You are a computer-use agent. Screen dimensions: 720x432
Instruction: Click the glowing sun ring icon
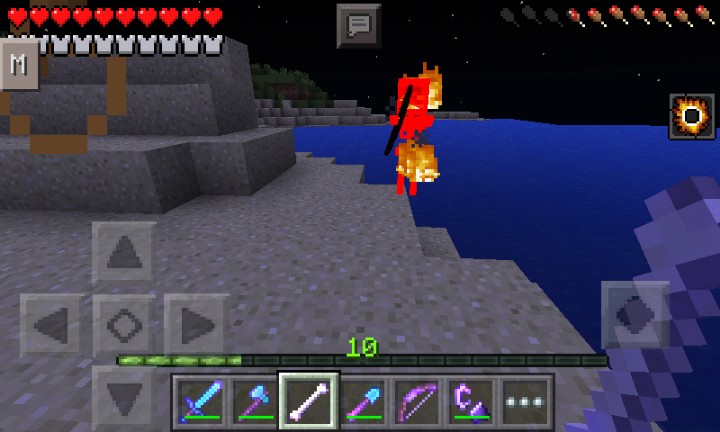(691, 116)
